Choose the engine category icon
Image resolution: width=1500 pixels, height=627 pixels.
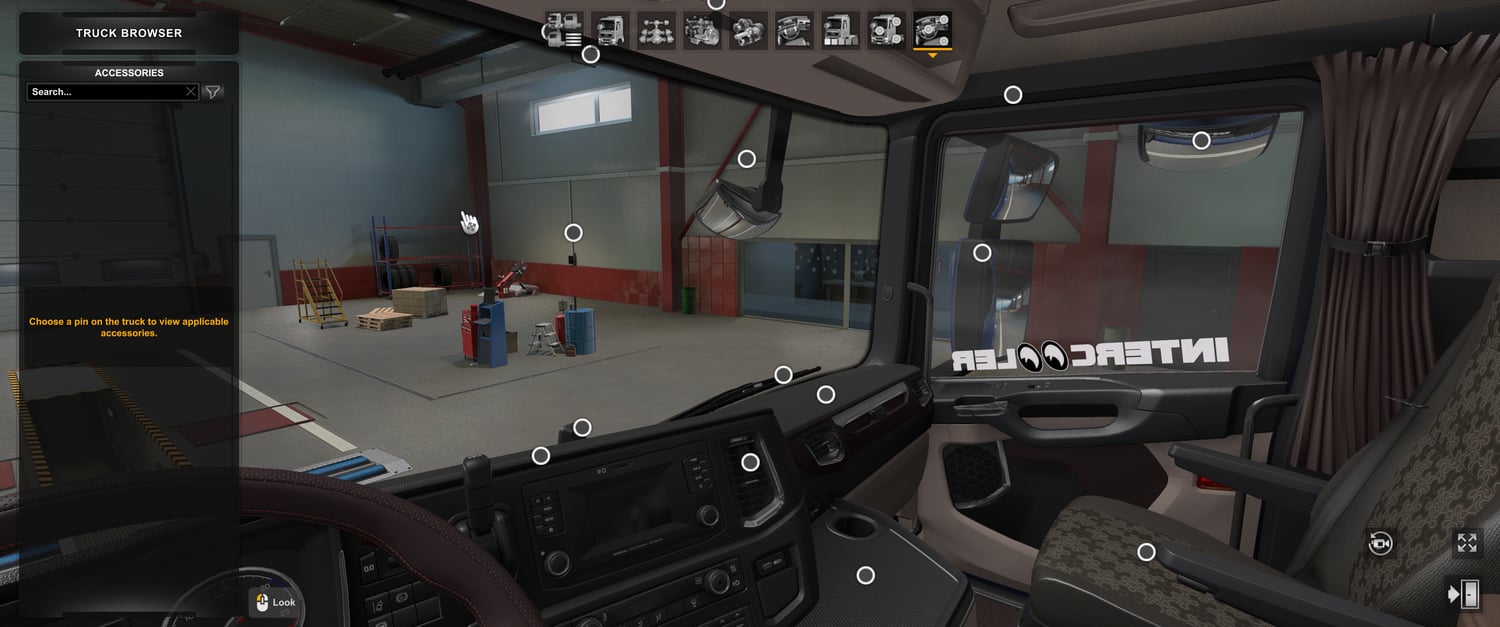click(x=702, y=30)
